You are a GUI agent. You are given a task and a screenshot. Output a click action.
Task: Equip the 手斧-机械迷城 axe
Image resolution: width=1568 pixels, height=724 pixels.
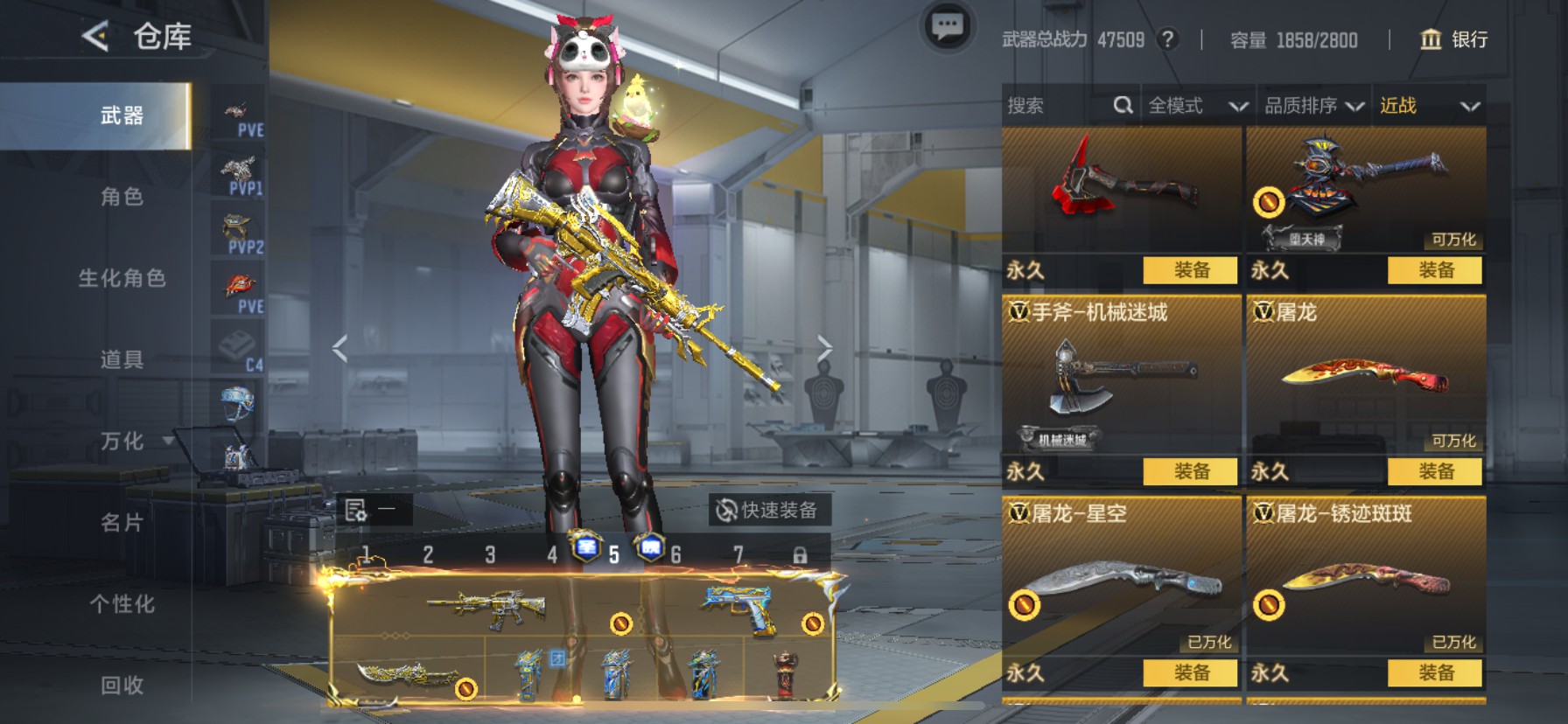pos(1190,471)
